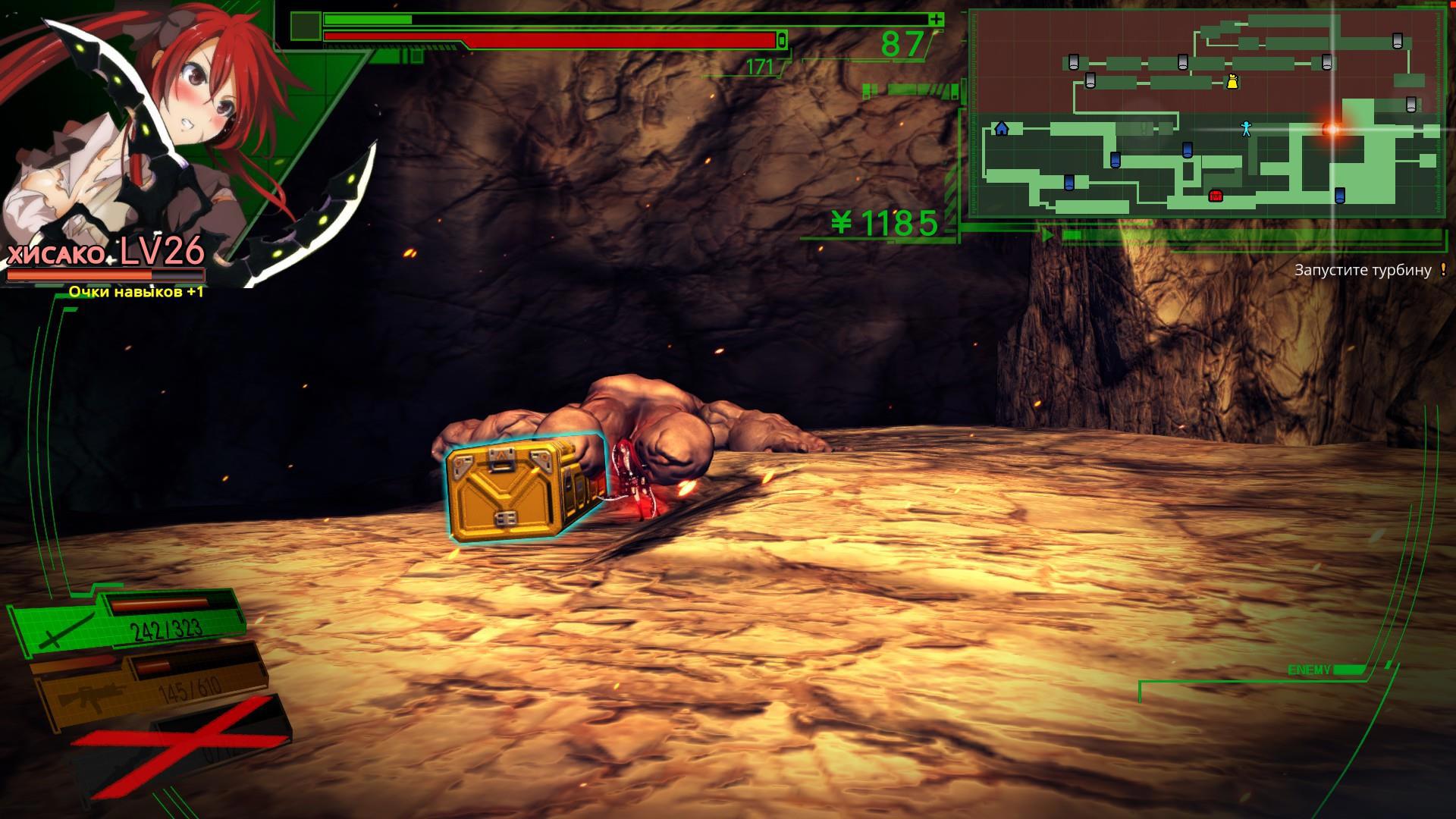Click the red chest marker on minimap
Image resolution: width=1456 pixels, height=819 pixels.
[x=1216, y=196]
